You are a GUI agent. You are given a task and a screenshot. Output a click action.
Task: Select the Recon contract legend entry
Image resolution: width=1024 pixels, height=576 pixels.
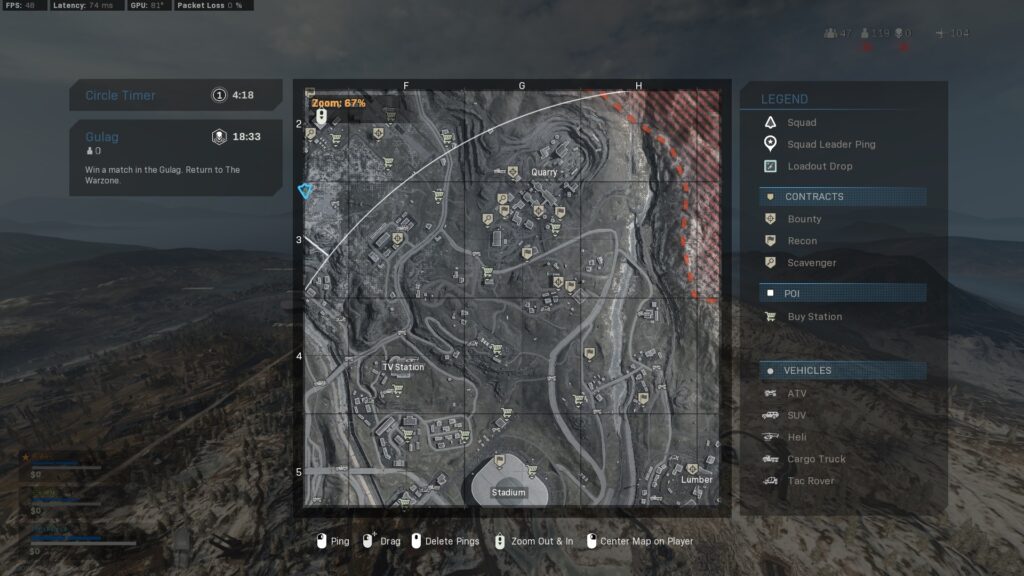pos(802,241)
